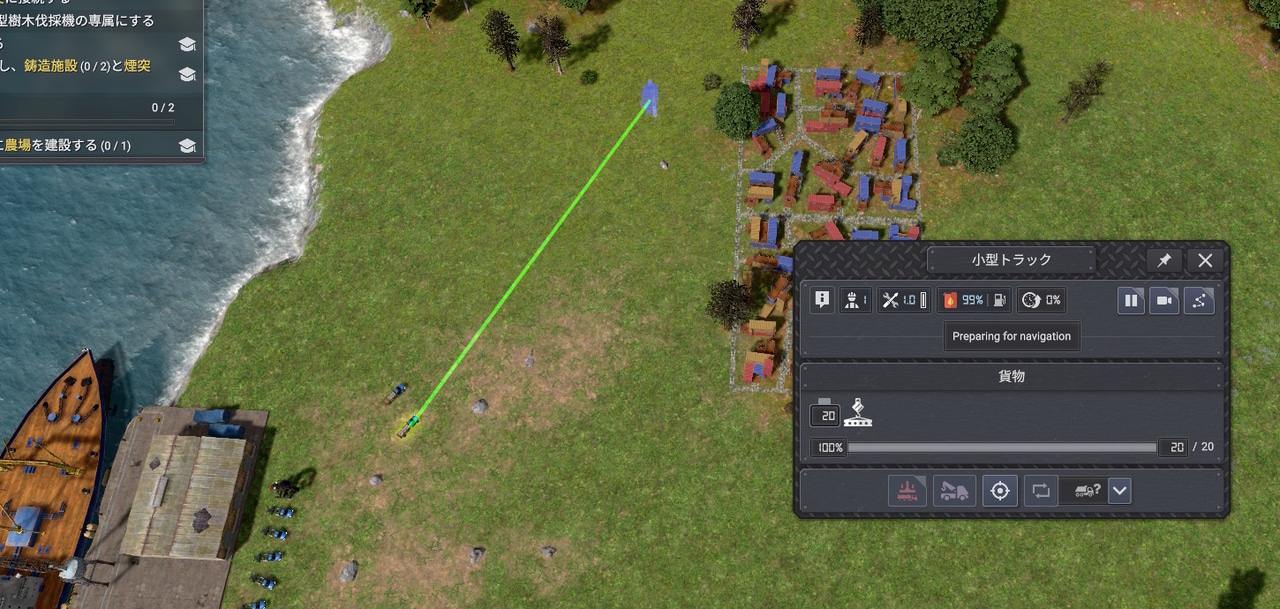
Task: Pause the truck with the pause button
Action: pyautogui.click(x=1131, y=300)
